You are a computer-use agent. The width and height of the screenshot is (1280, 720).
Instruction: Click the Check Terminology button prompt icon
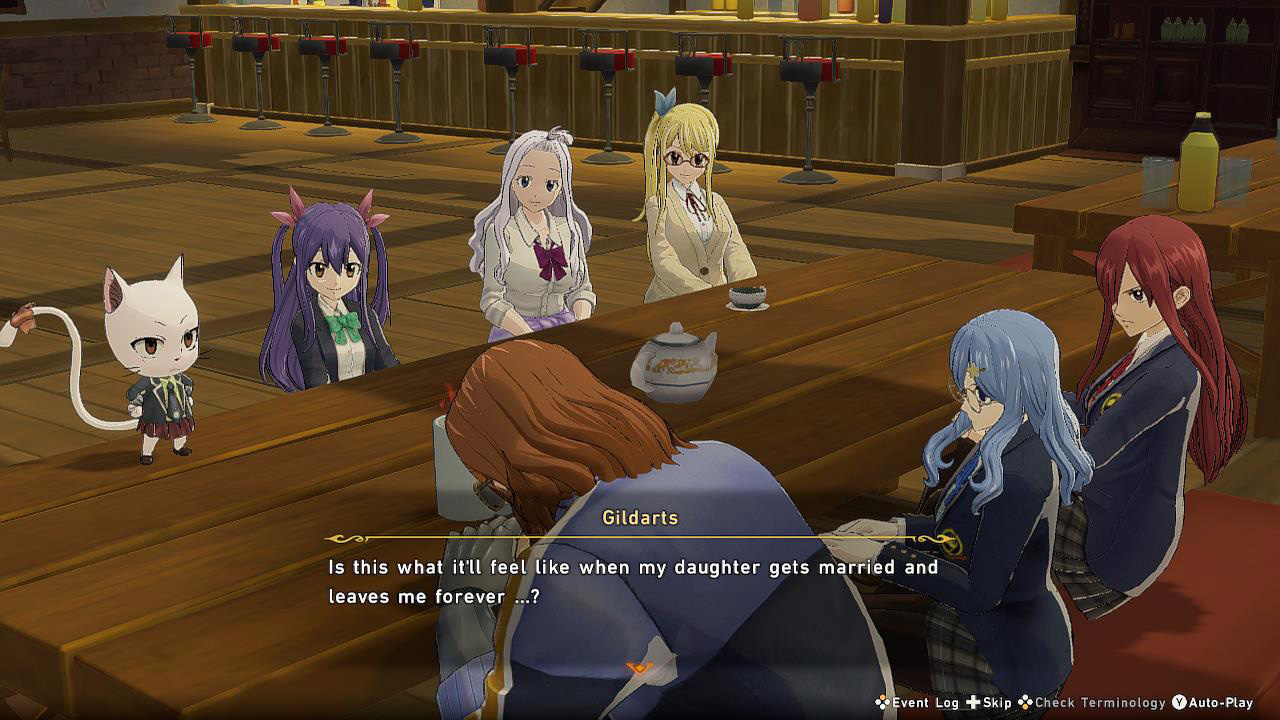coord(1025,703)
